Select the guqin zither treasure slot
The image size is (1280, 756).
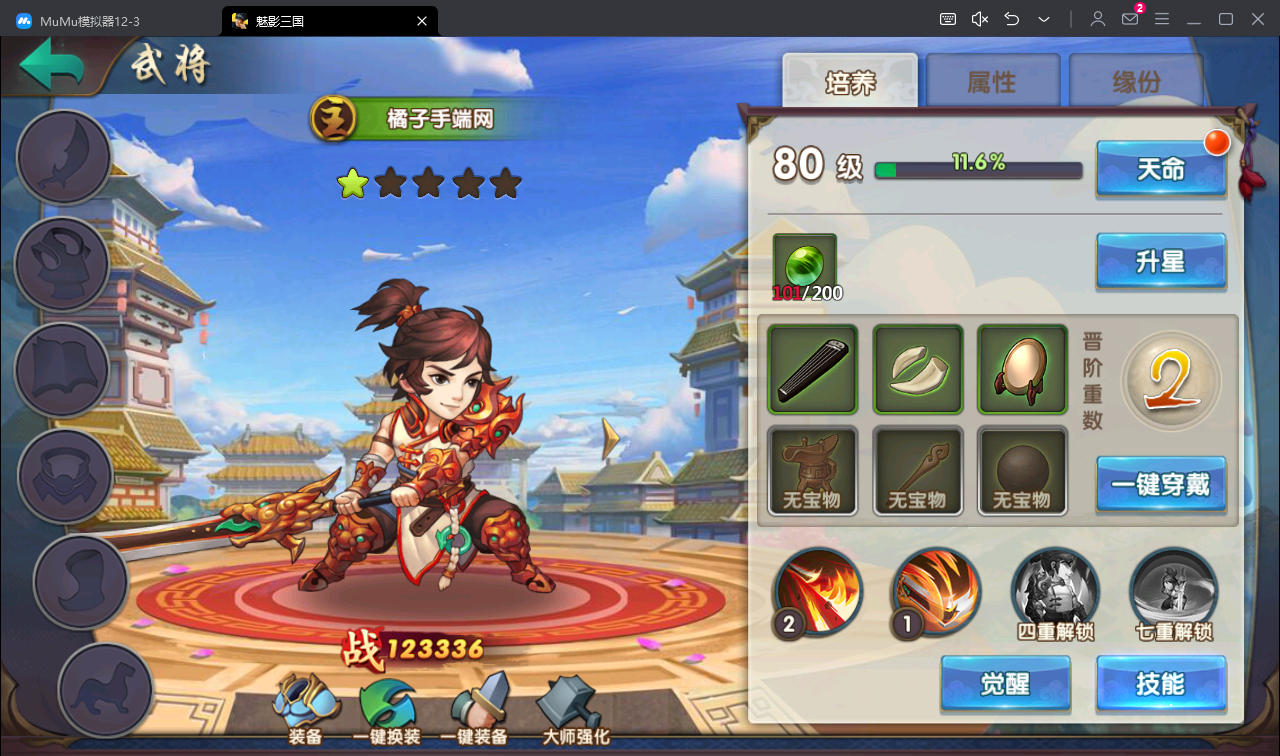click(x=812, y=369)
